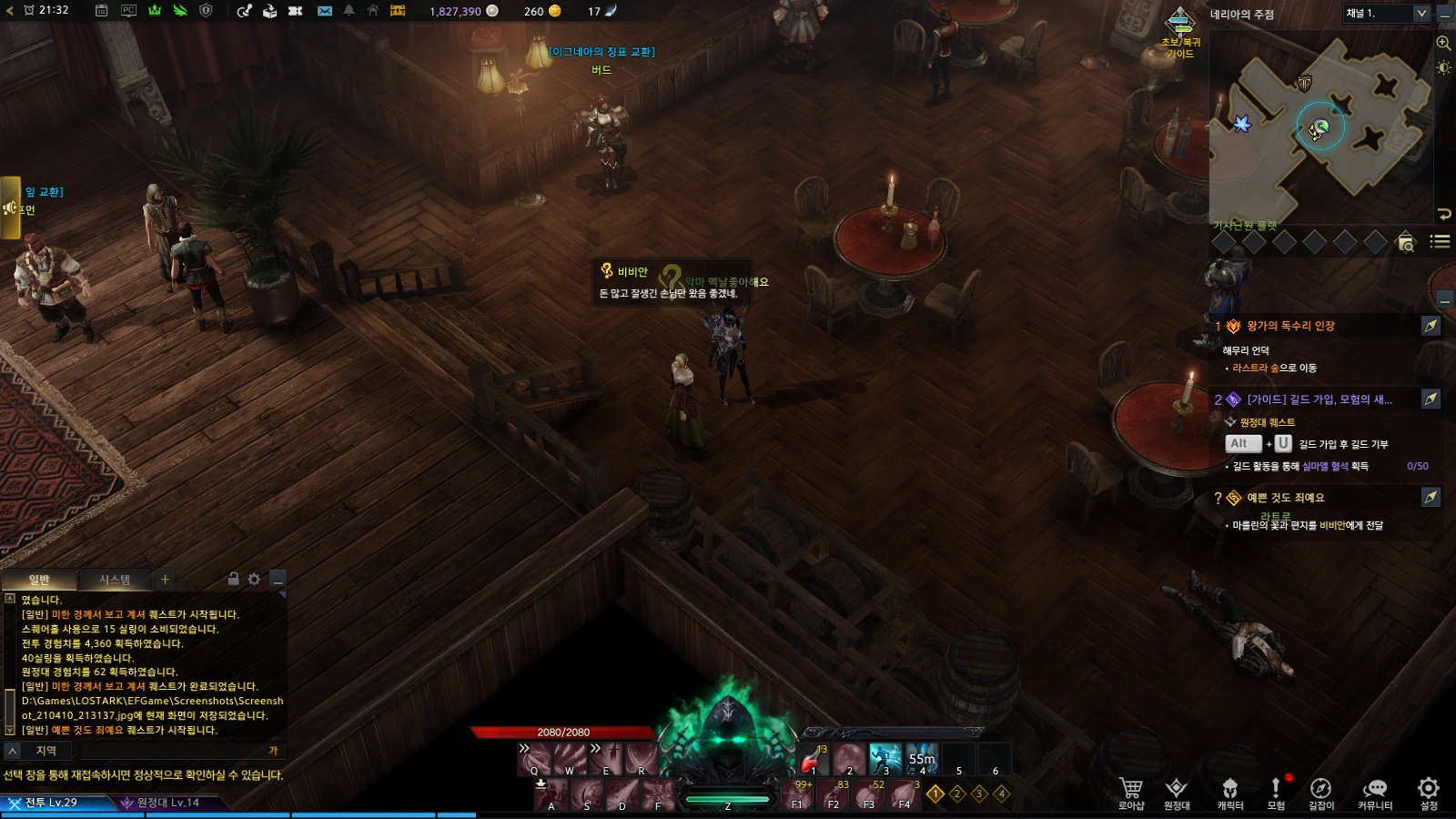
Task: Open the 채널 1 channel dropdown
Action: tap(1385, 14)
